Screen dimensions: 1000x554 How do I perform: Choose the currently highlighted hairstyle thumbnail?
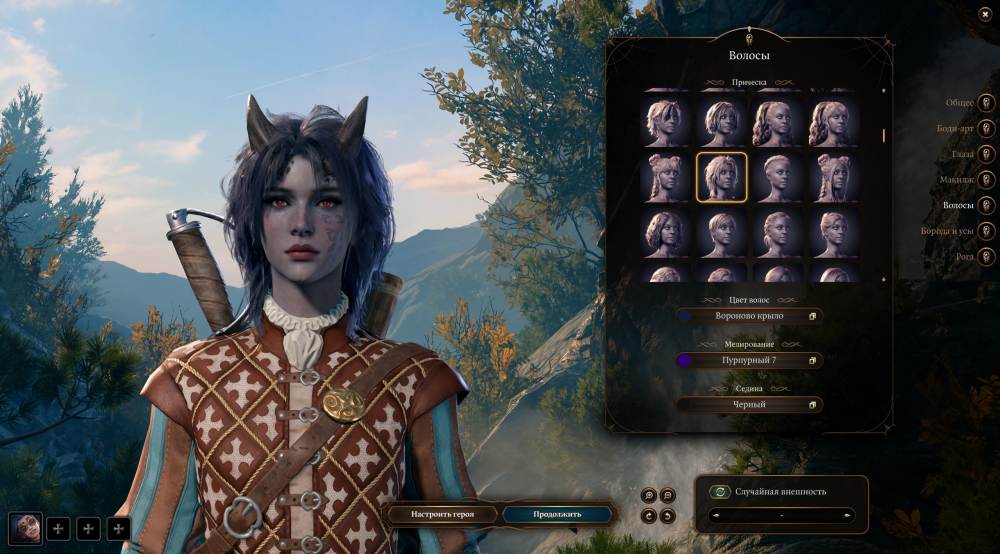[721, 177]
